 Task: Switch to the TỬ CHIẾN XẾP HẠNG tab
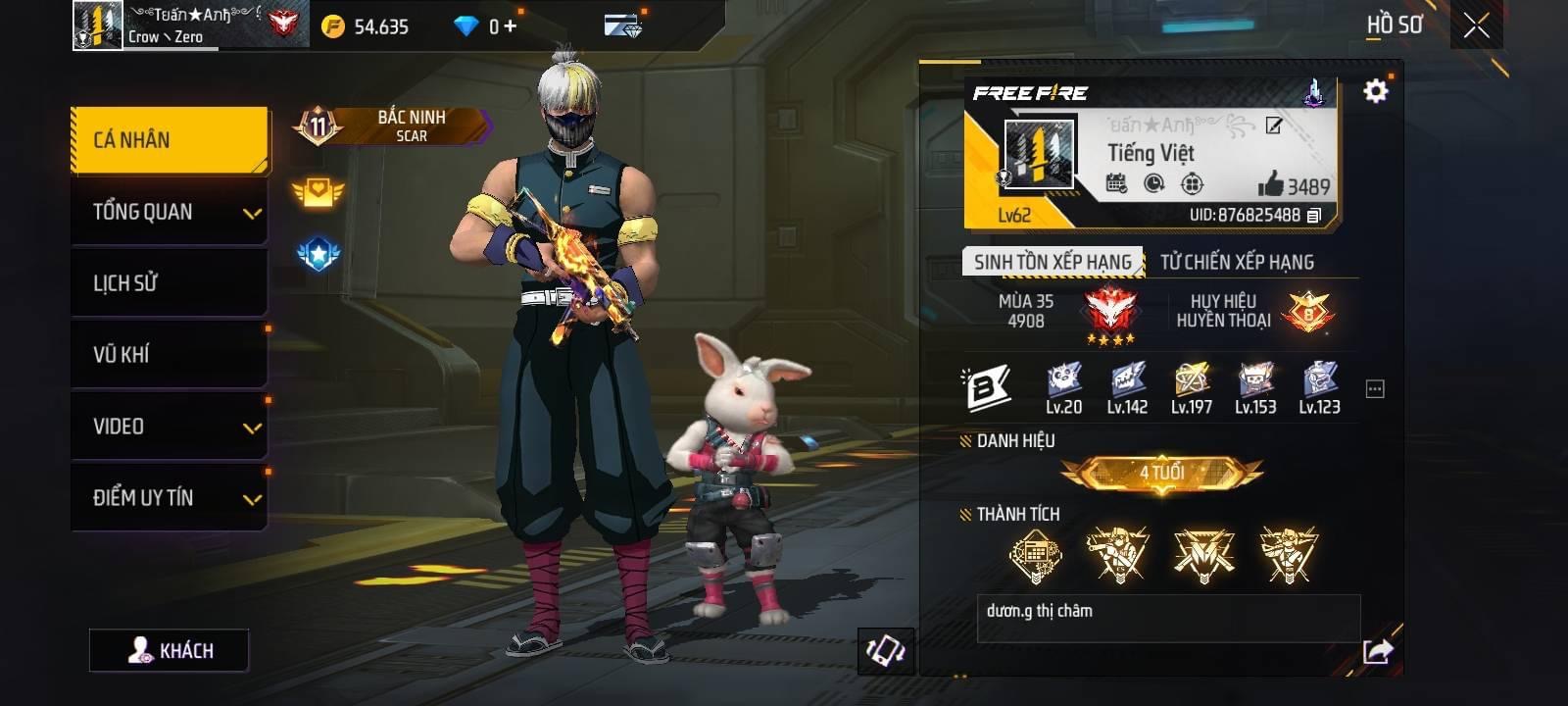click(1237, 262)
